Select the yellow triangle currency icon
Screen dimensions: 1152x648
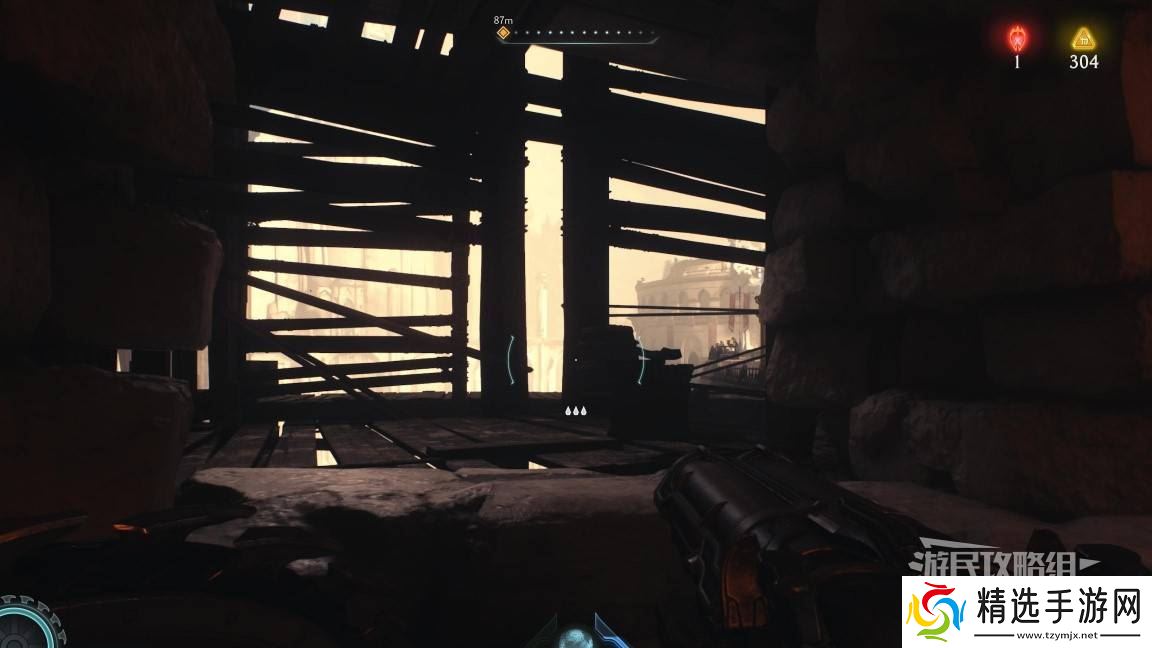(x=1083, y=39)
